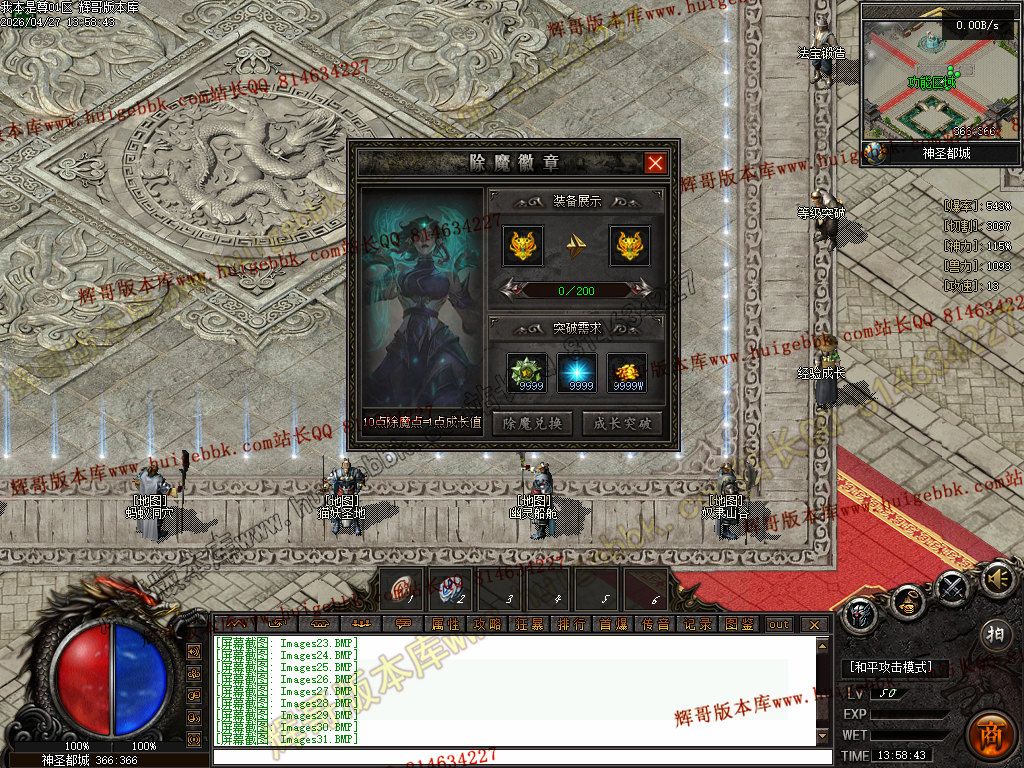This screenshot has width=1024, height=768.
Task: Open the 图鉴 codex panel
Action: click(x=739, y=624)
